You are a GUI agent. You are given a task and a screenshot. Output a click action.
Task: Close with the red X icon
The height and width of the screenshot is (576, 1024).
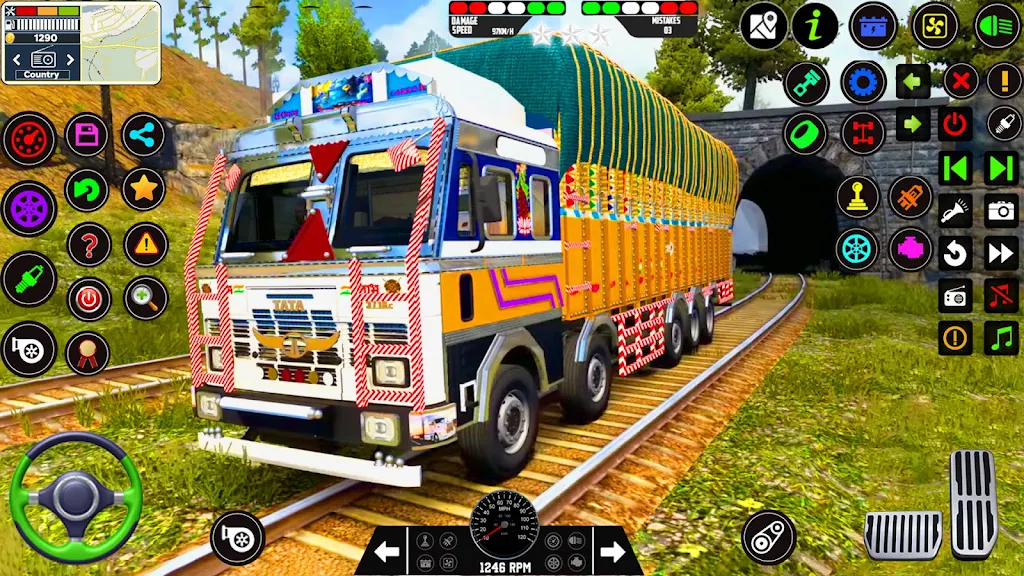coord(960,81)
